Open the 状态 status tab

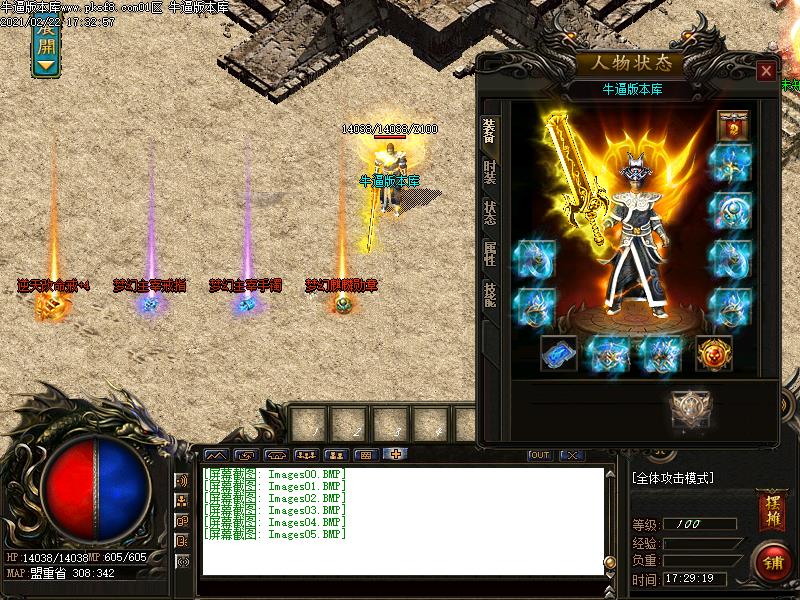coord(490,212)
